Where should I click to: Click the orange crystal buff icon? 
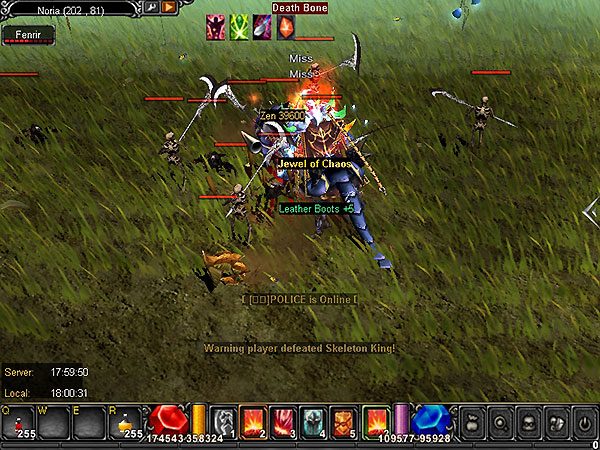point(285,27)
